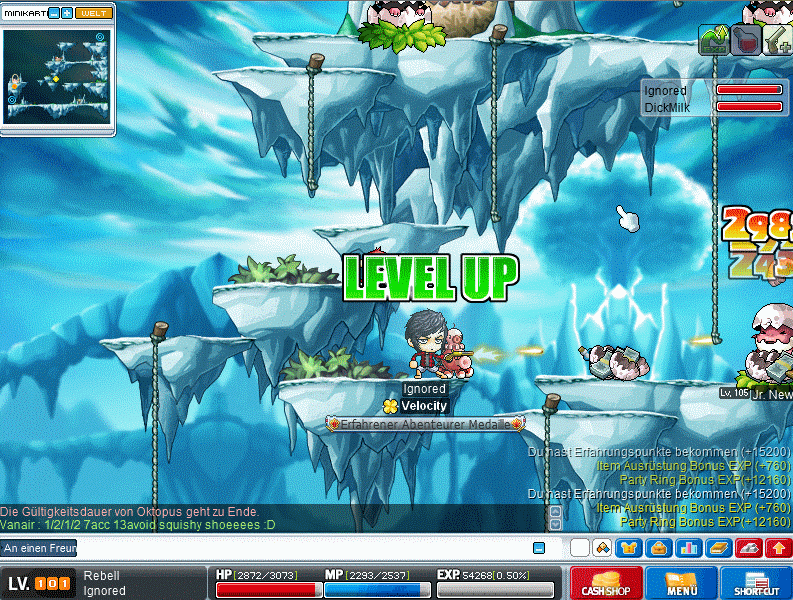Screen dimensions: 793x600
Task: Open the inventory bag icon
Action: (x=658, y=548)
